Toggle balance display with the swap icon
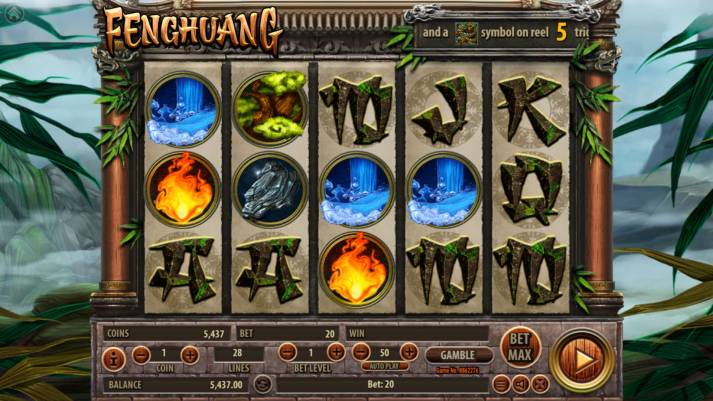This screenshot has width=713, height=401. point(262,384)
